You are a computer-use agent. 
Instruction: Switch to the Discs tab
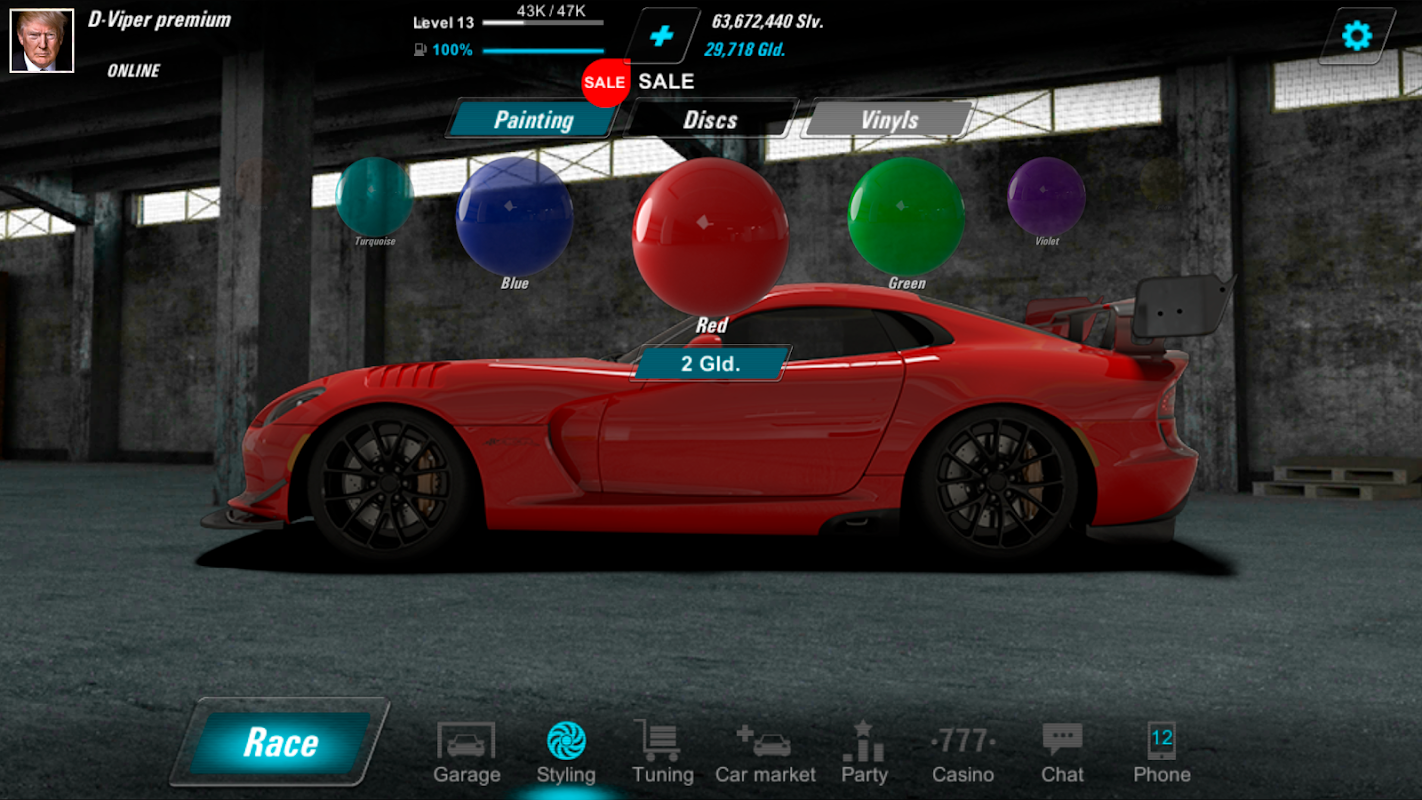pyautogui.click(x=710, y=120)
